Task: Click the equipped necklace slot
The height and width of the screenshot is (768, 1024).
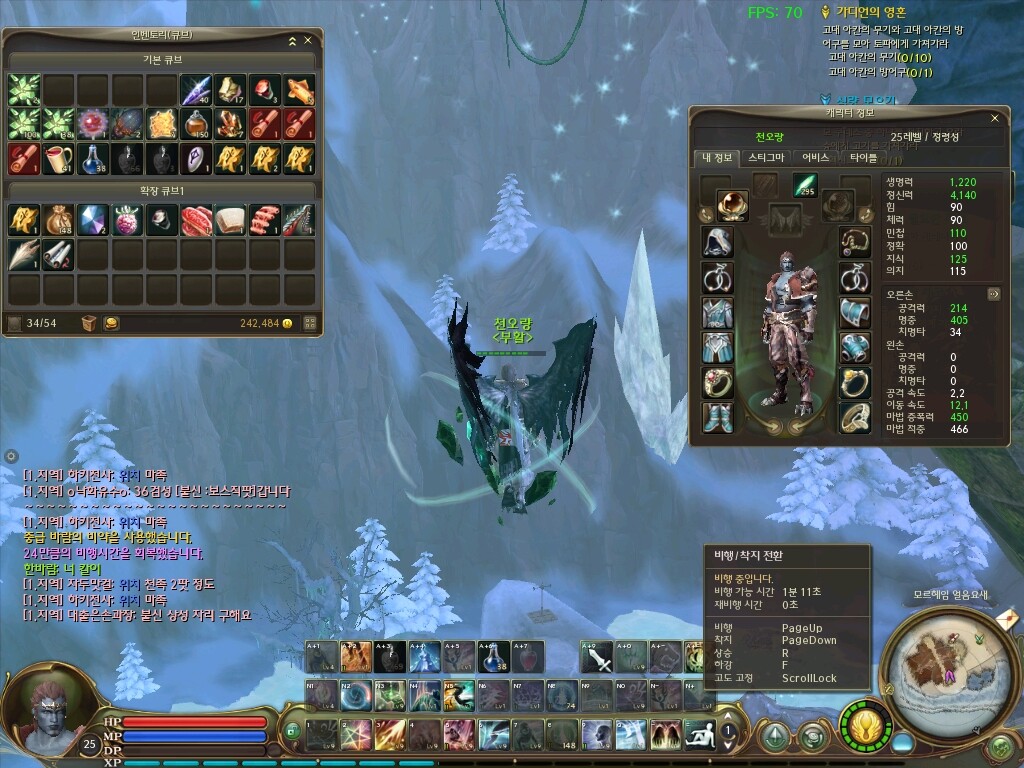Action: tap(853, 242)
